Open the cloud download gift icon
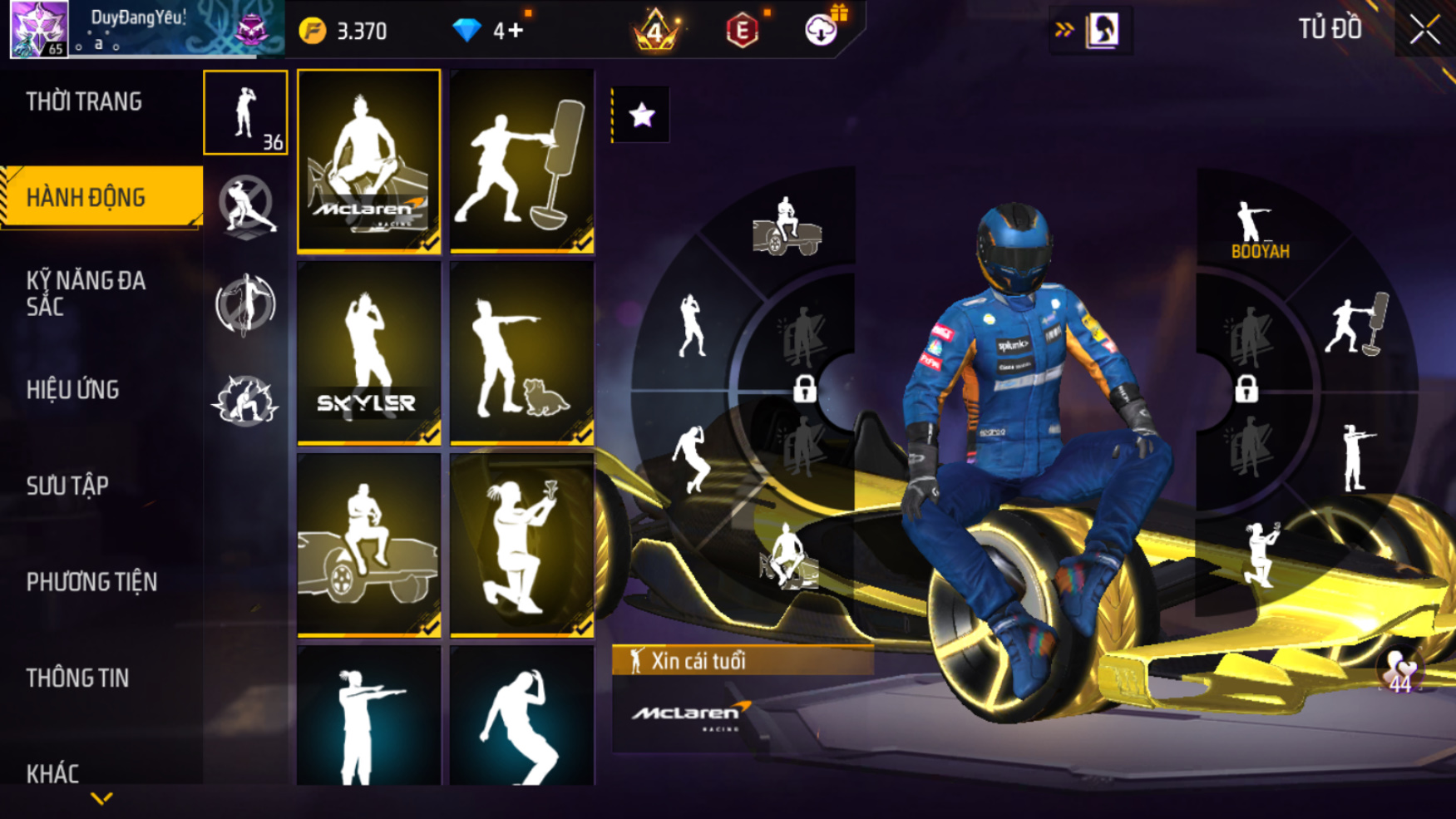Image resolution: width=1456 pixels, height=819 pixels. (822, 30)
